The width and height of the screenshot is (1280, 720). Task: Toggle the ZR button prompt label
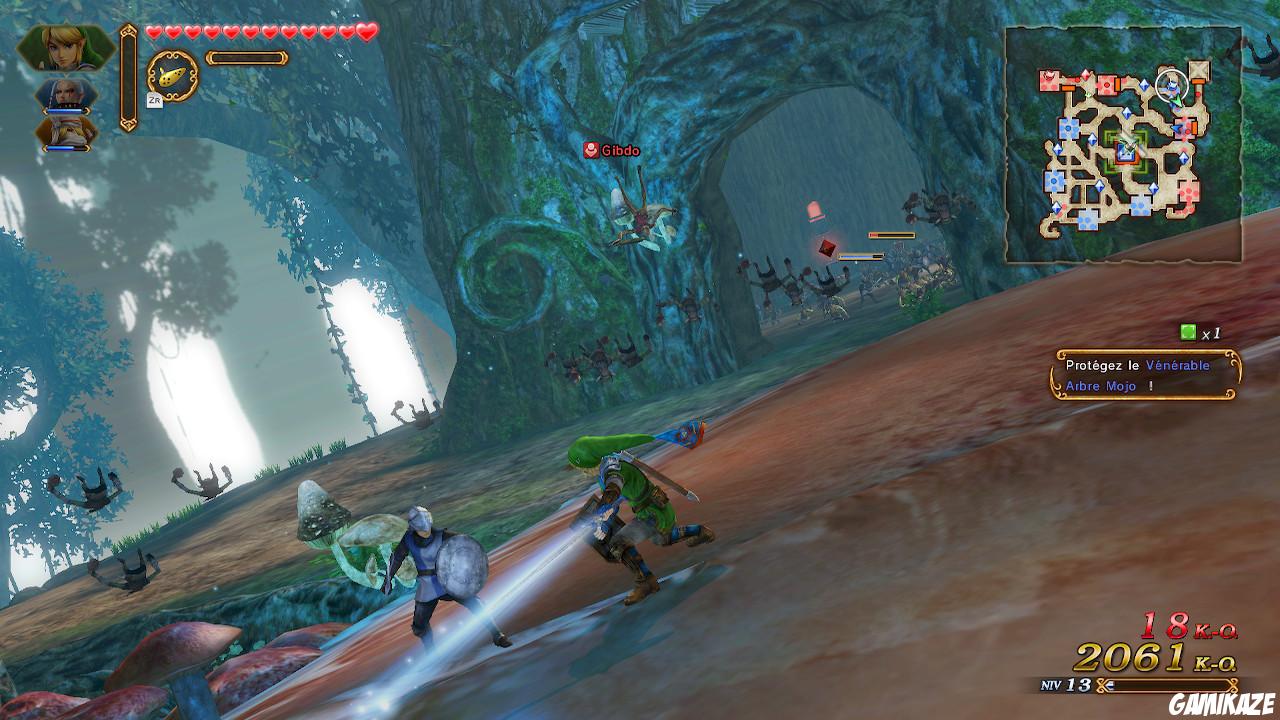click(155, 99)
